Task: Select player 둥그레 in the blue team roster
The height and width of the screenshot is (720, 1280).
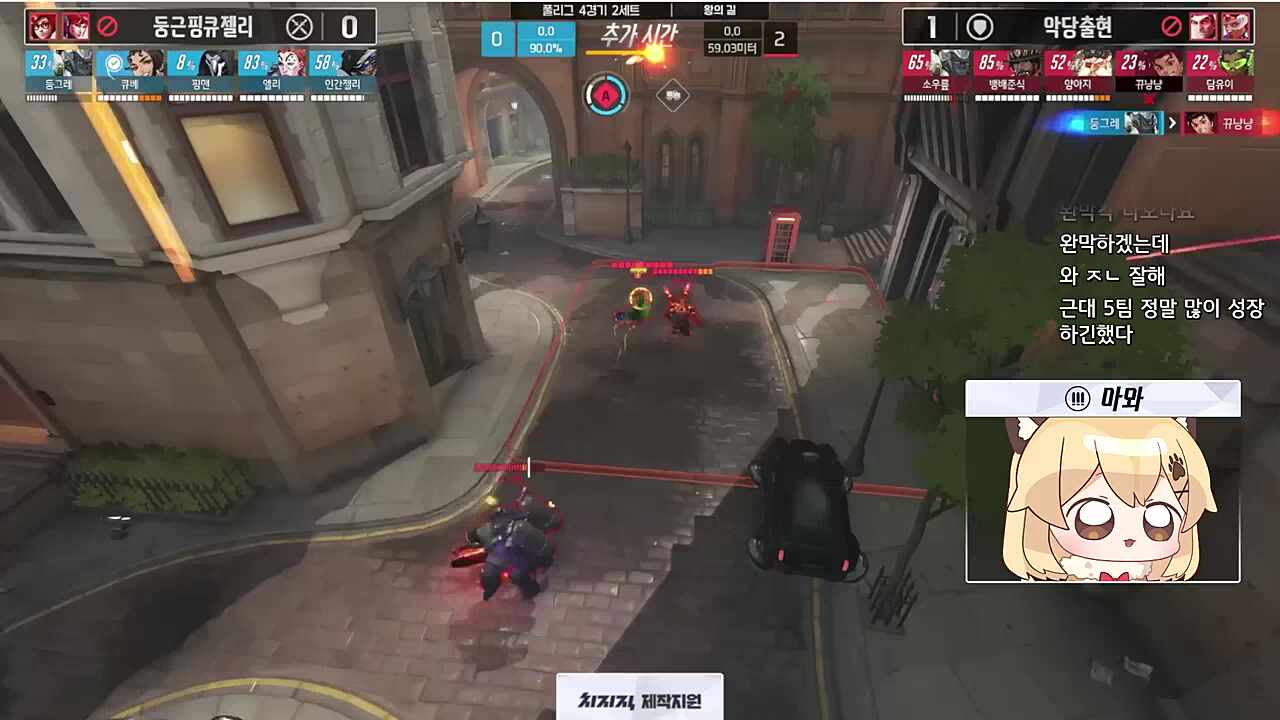Action: click(x=60, y=72)
